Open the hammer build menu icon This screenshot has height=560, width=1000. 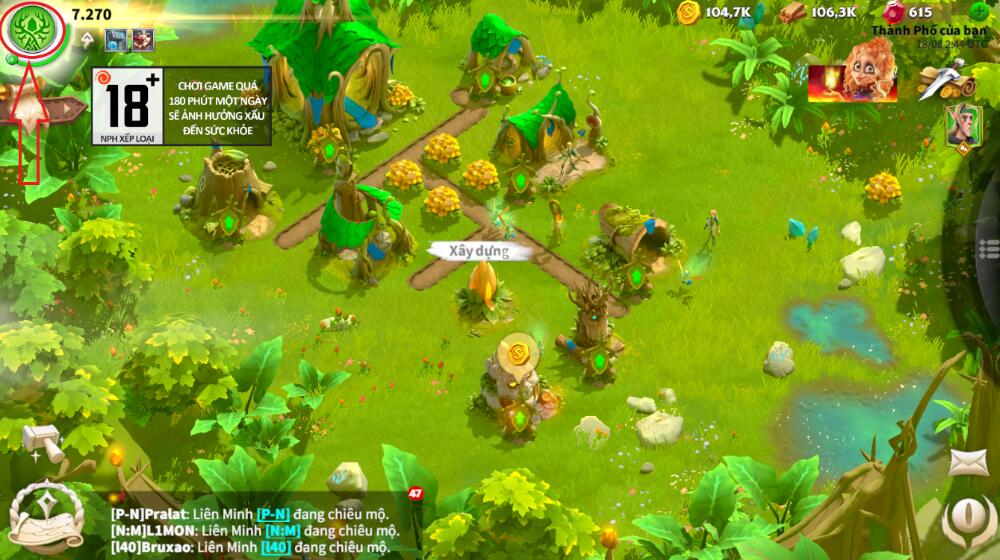(x=45, y=445)
